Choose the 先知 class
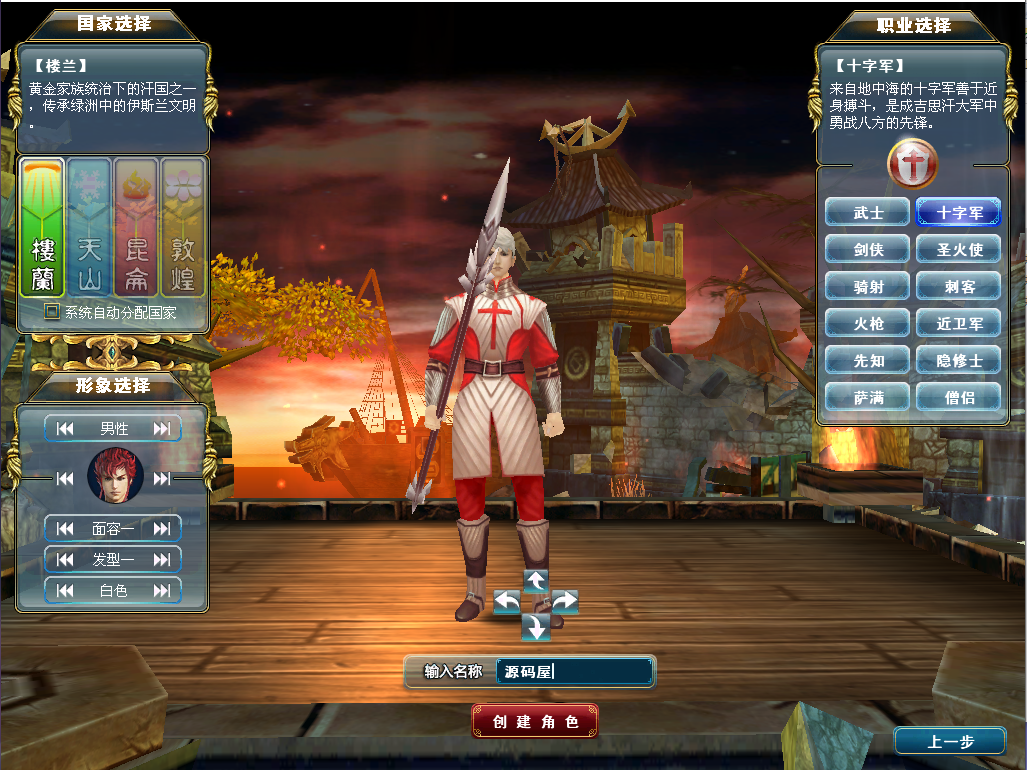The height and width of the screenshot is (770, 1027). [x=868, y=360]
